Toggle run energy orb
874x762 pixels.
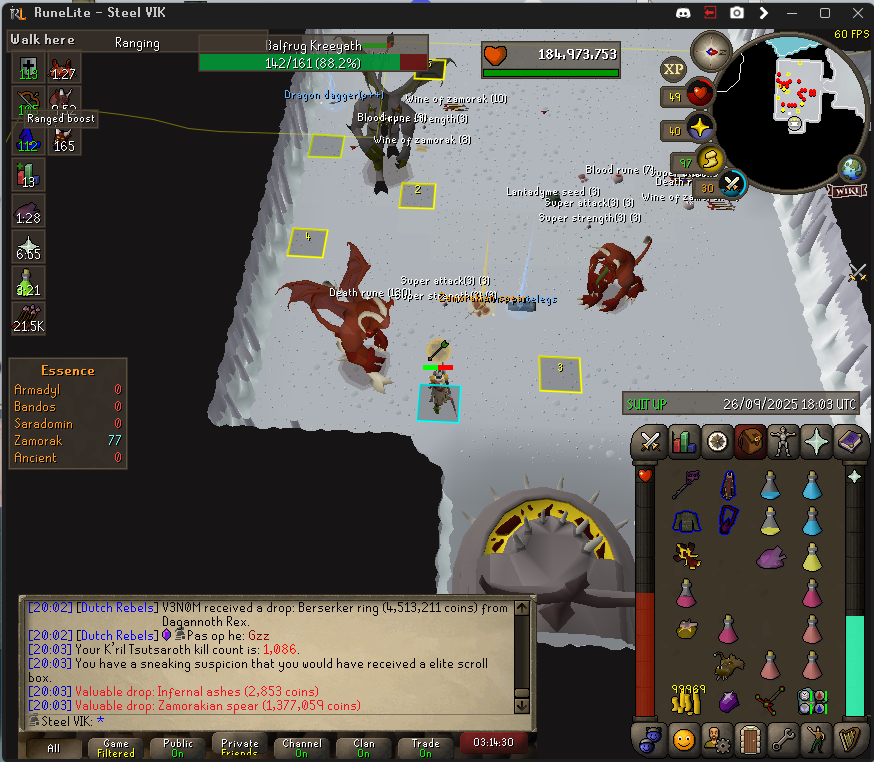click(709, 161)
